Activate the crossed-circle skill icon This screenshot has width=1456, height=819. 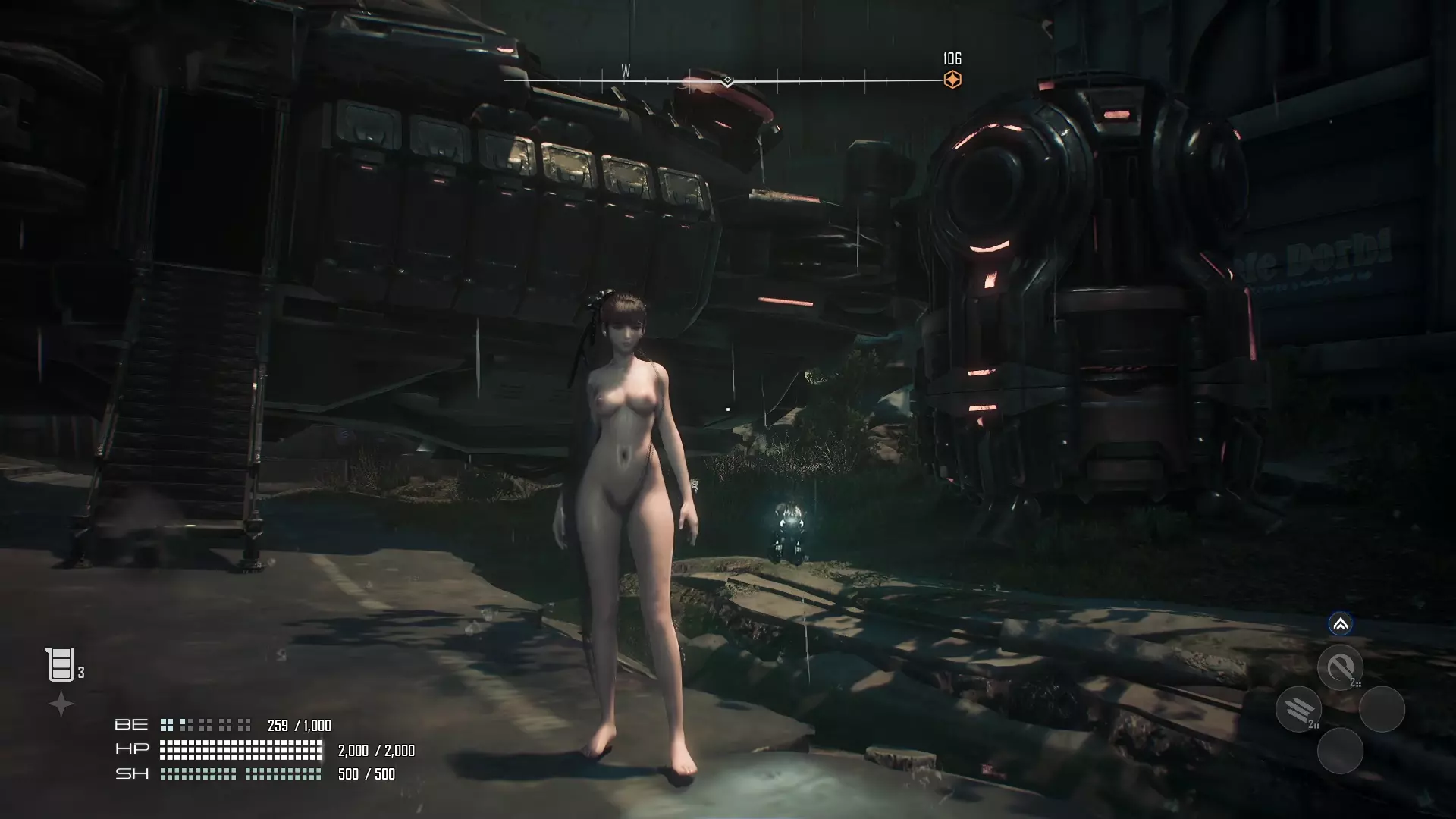1340,667
